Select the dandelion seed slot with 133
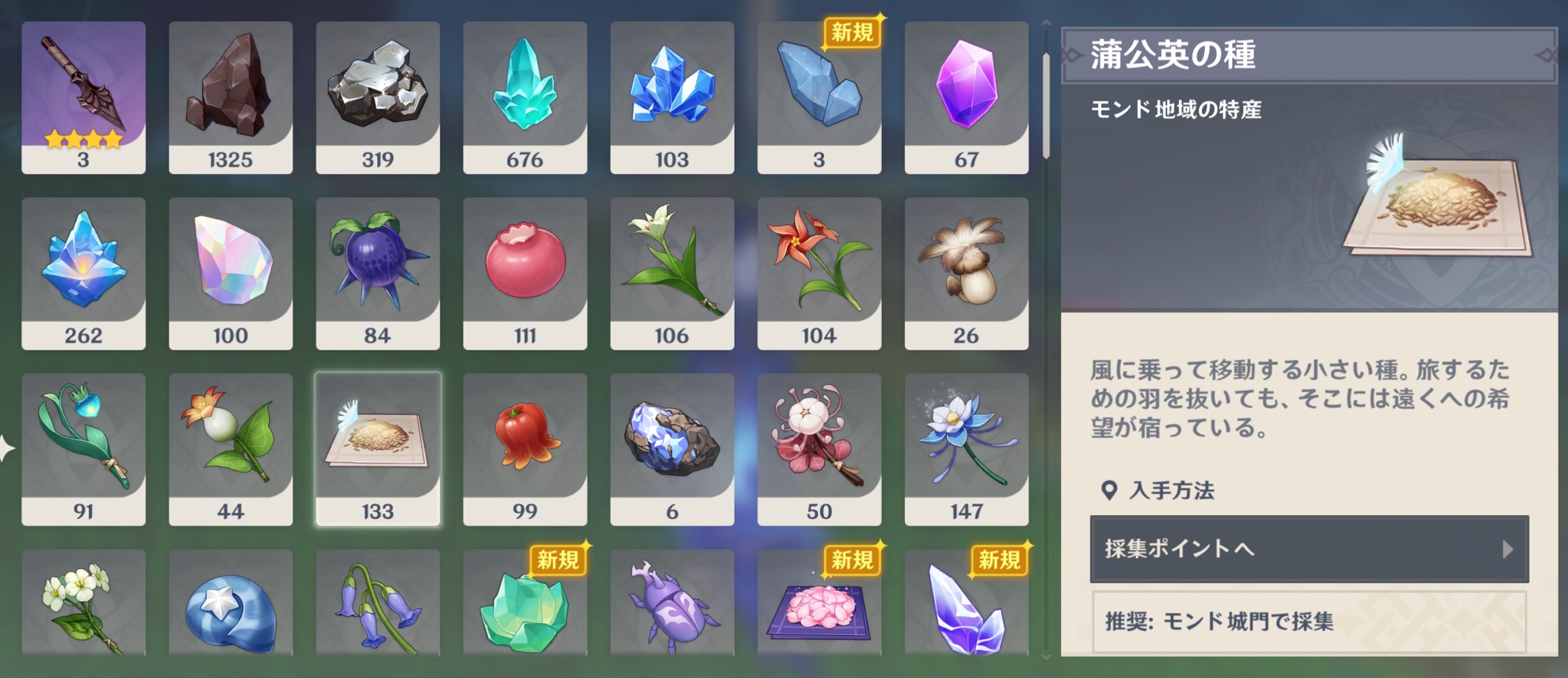This screenshot has width=1568, height=678. [x=377, y=448]
